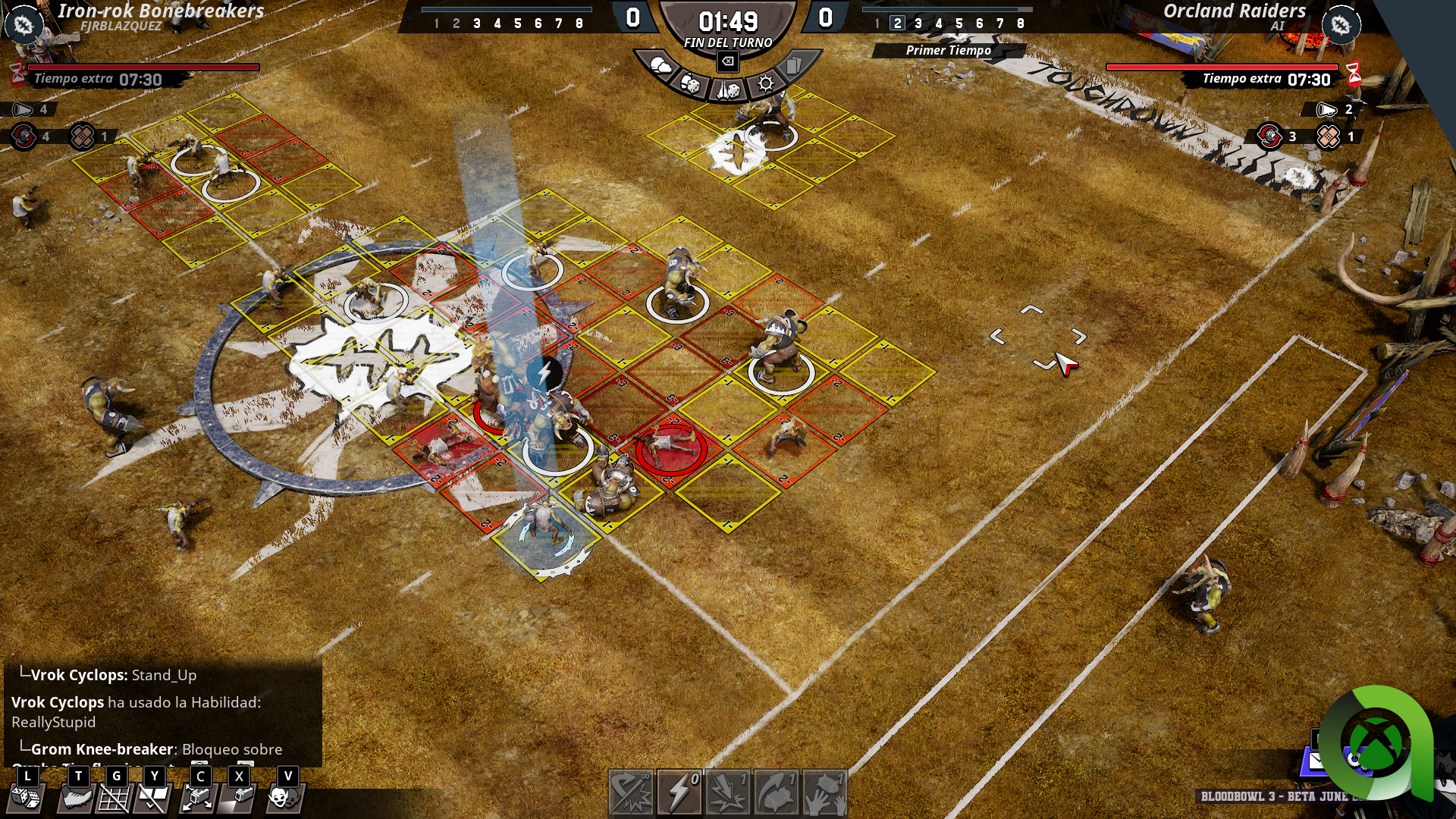1456x819 pixels.
Task: Select the hand-off ball action
Action: 824,792
